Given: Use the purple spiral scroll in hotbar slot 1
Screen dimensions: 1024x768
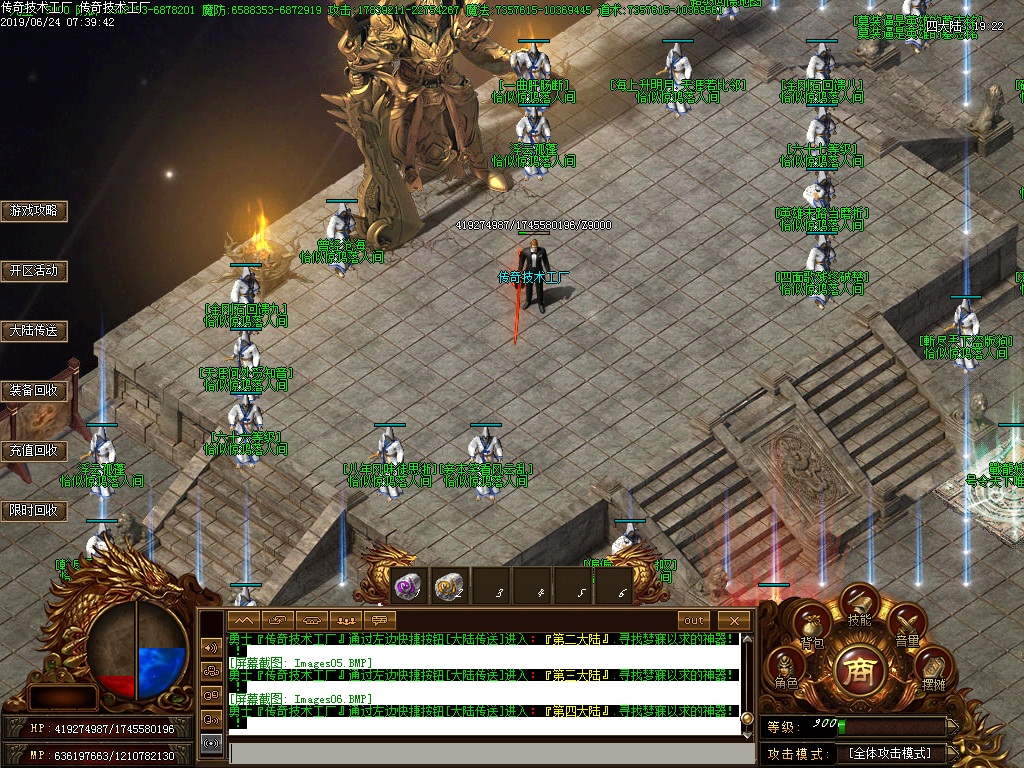Looking at the screenshot, I should coord(408,588).
